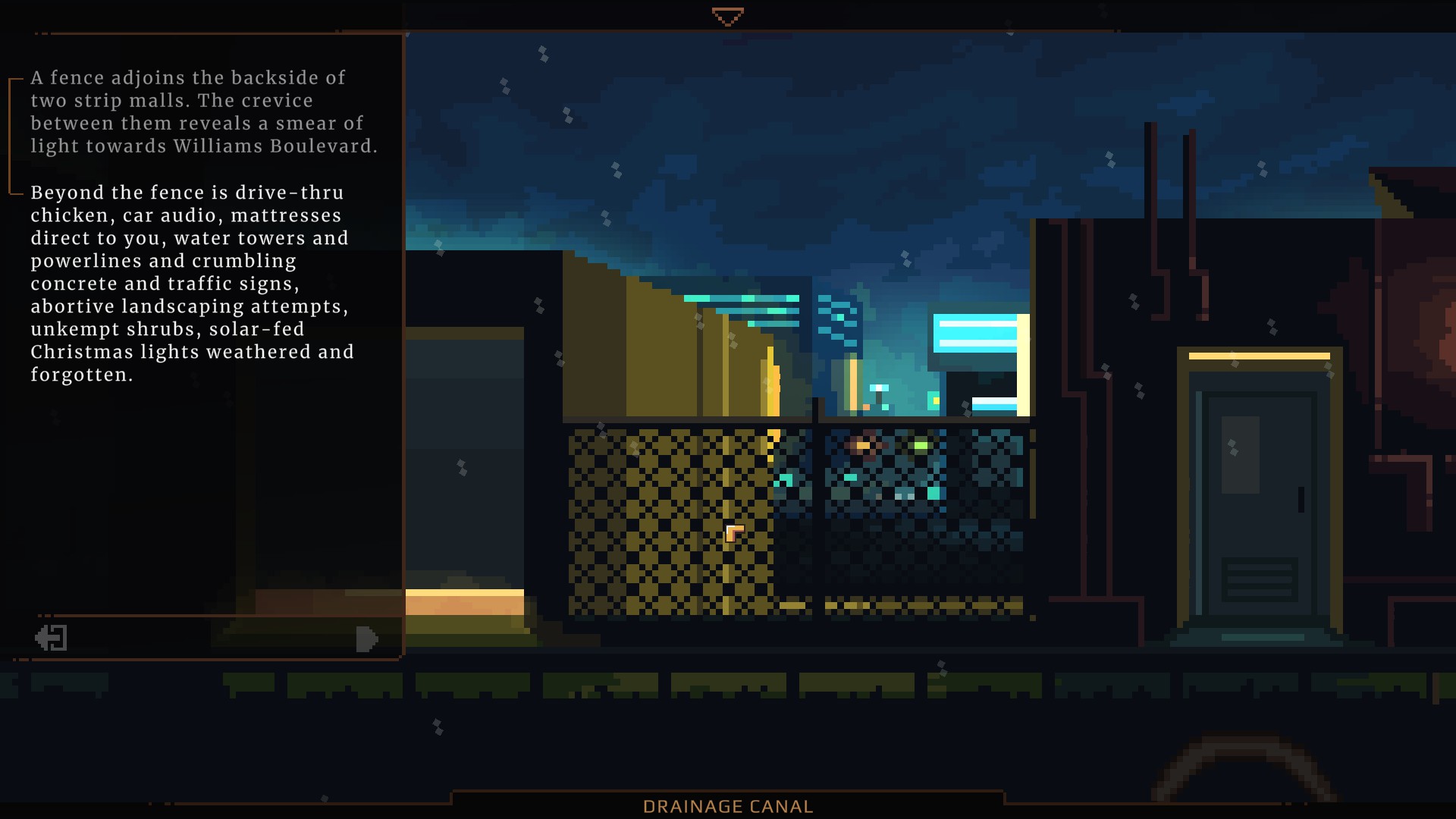This screenshot has width=1456, height=819.
Task: Advance the description with the next arrow
Action: 366,639
